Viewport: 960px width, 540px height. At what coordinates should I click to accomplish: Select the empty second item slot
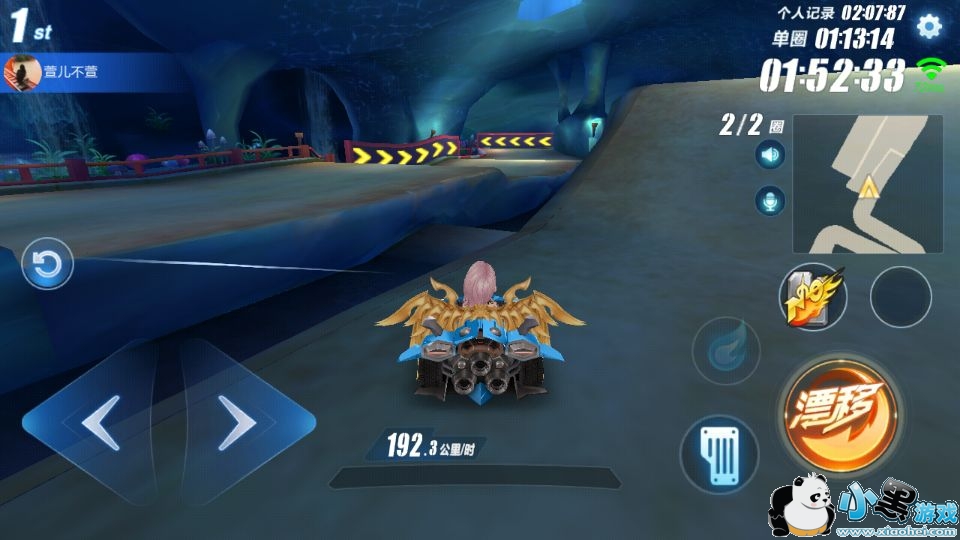(x=900, y=297)
